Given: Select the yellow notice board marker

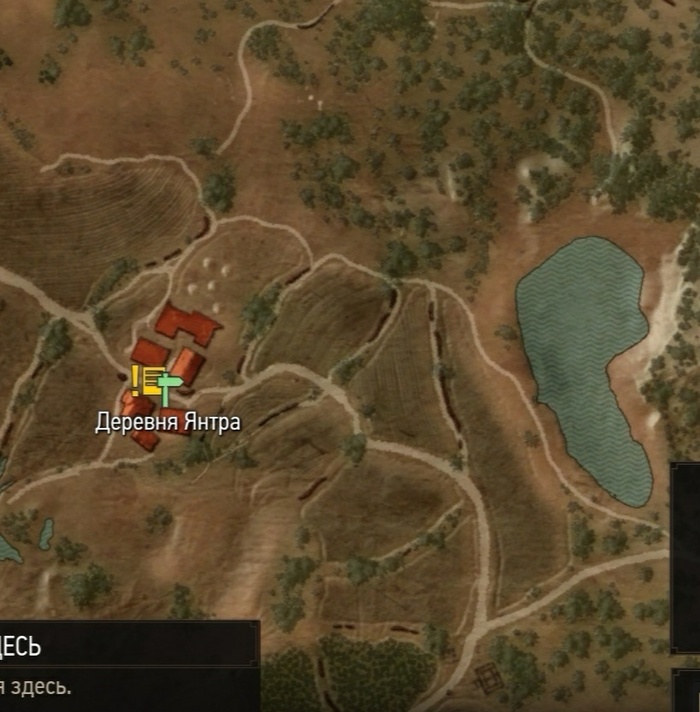Looking at the screenshot, I should point(146,379).
